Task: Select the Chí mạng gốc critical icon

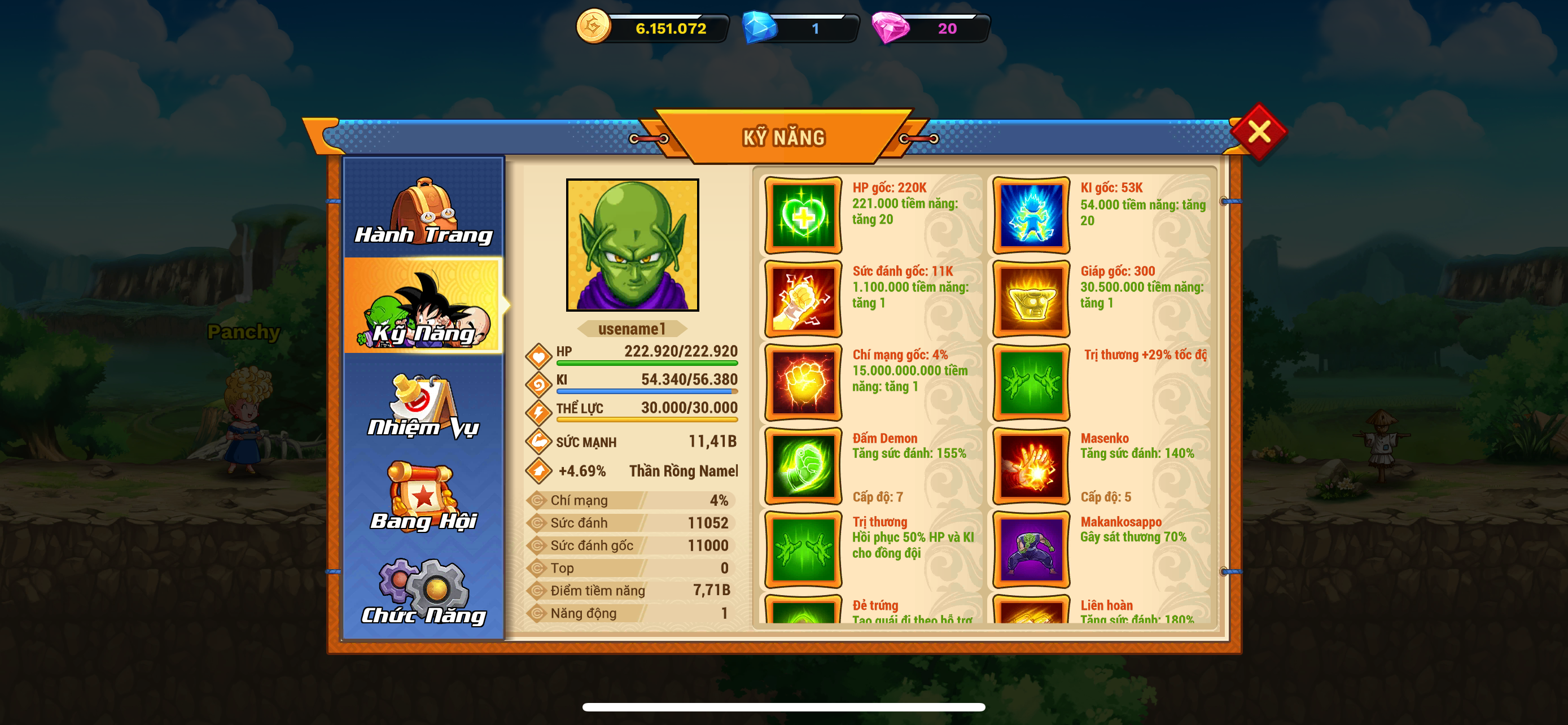Action: 803,382
